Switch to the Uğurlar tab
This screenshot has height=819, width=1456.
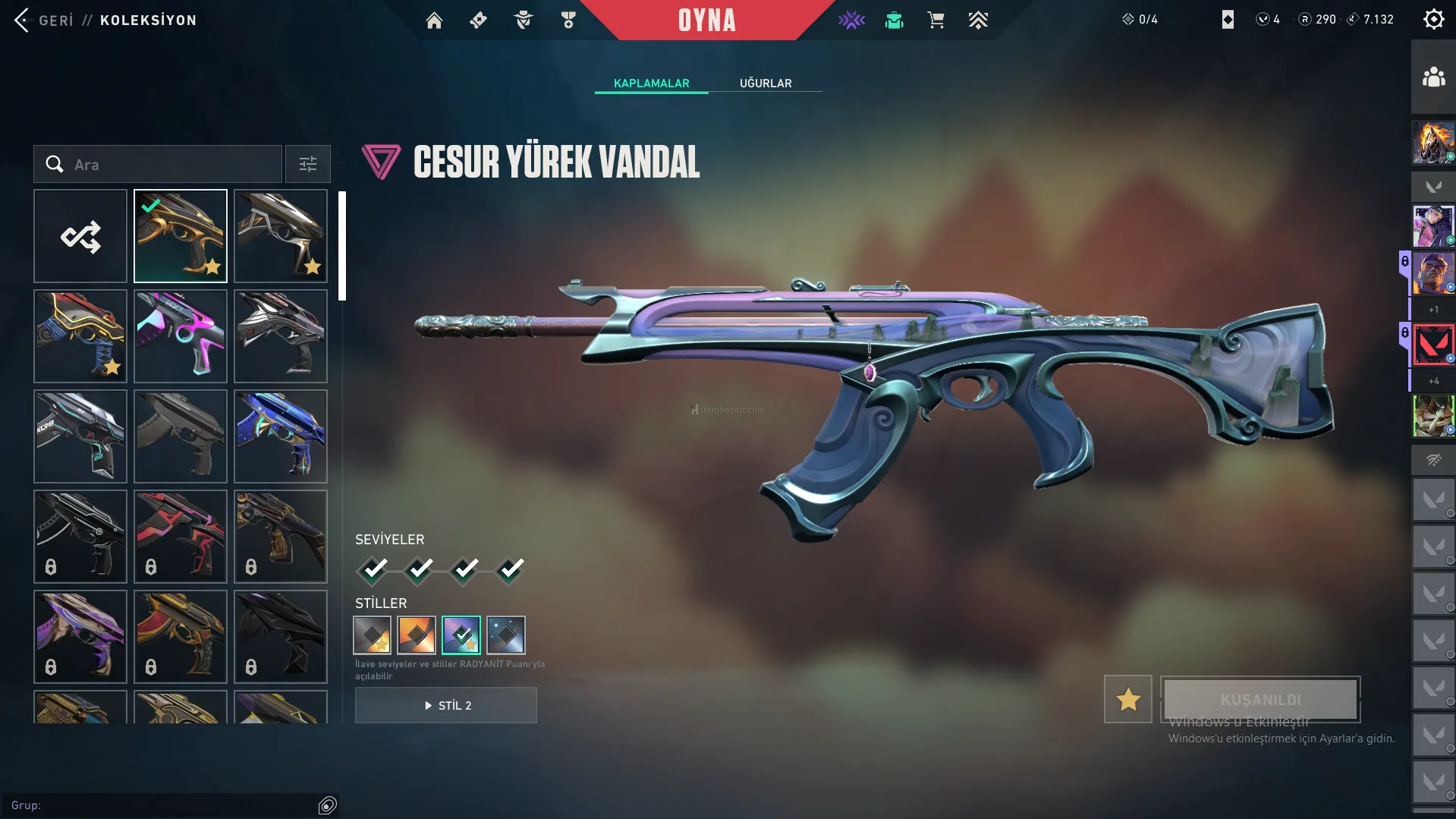(x=766, y=83)
